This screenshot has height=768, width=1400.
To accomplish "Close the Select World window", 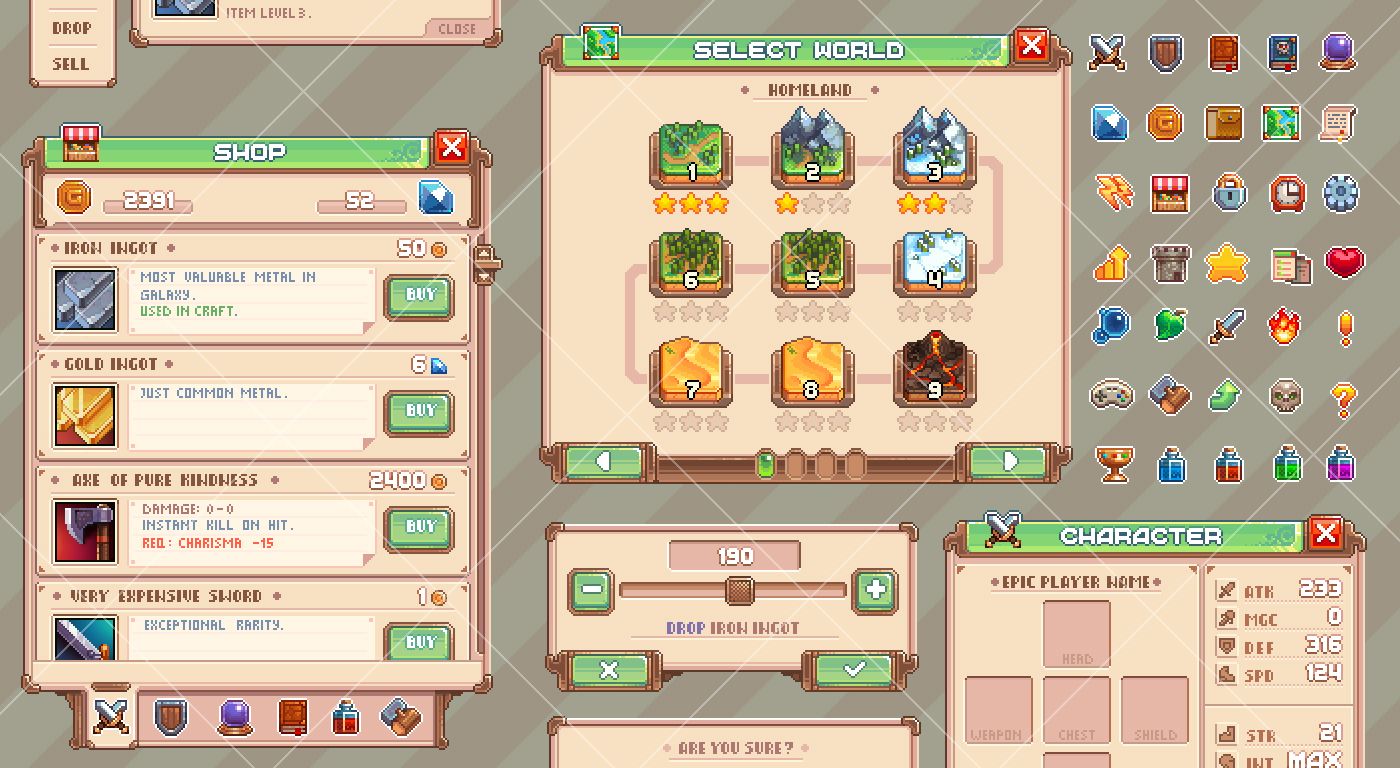I will point(1031,45).
